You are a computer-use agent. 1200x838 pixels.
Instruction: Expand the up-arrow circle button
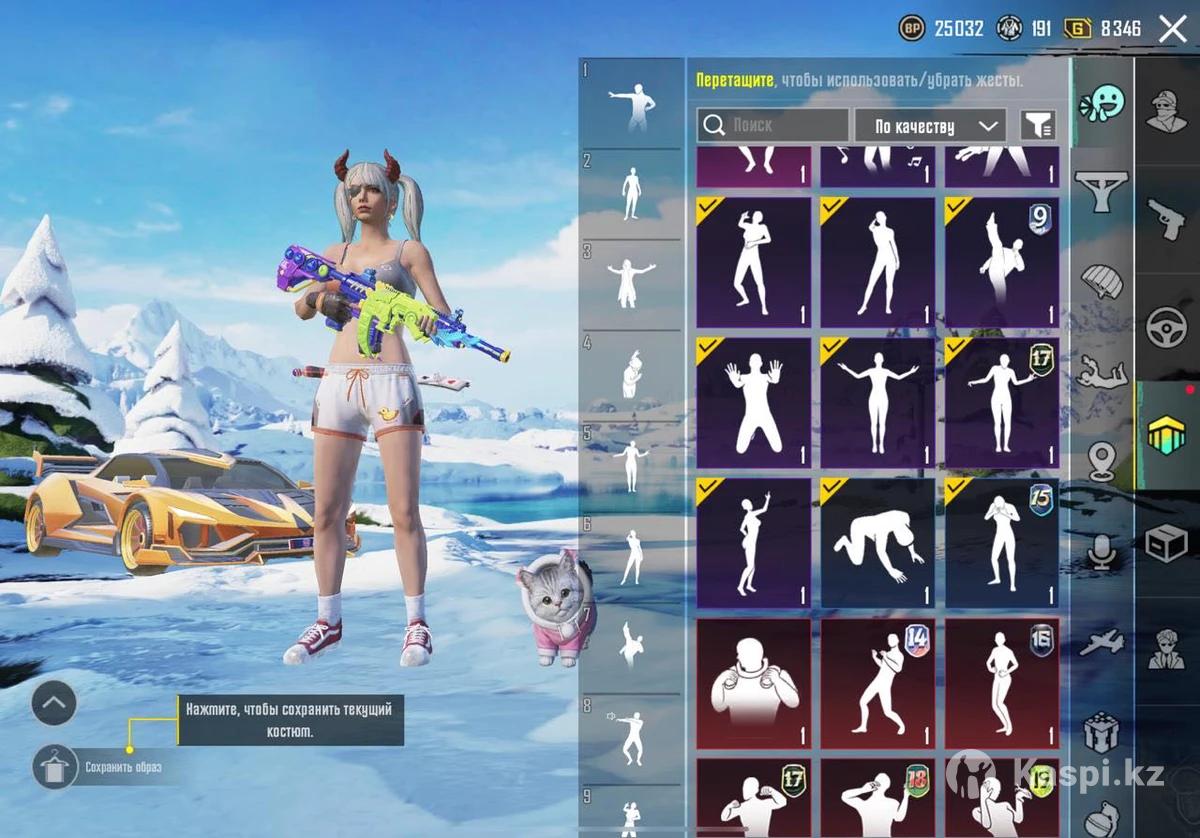point(54,704)
